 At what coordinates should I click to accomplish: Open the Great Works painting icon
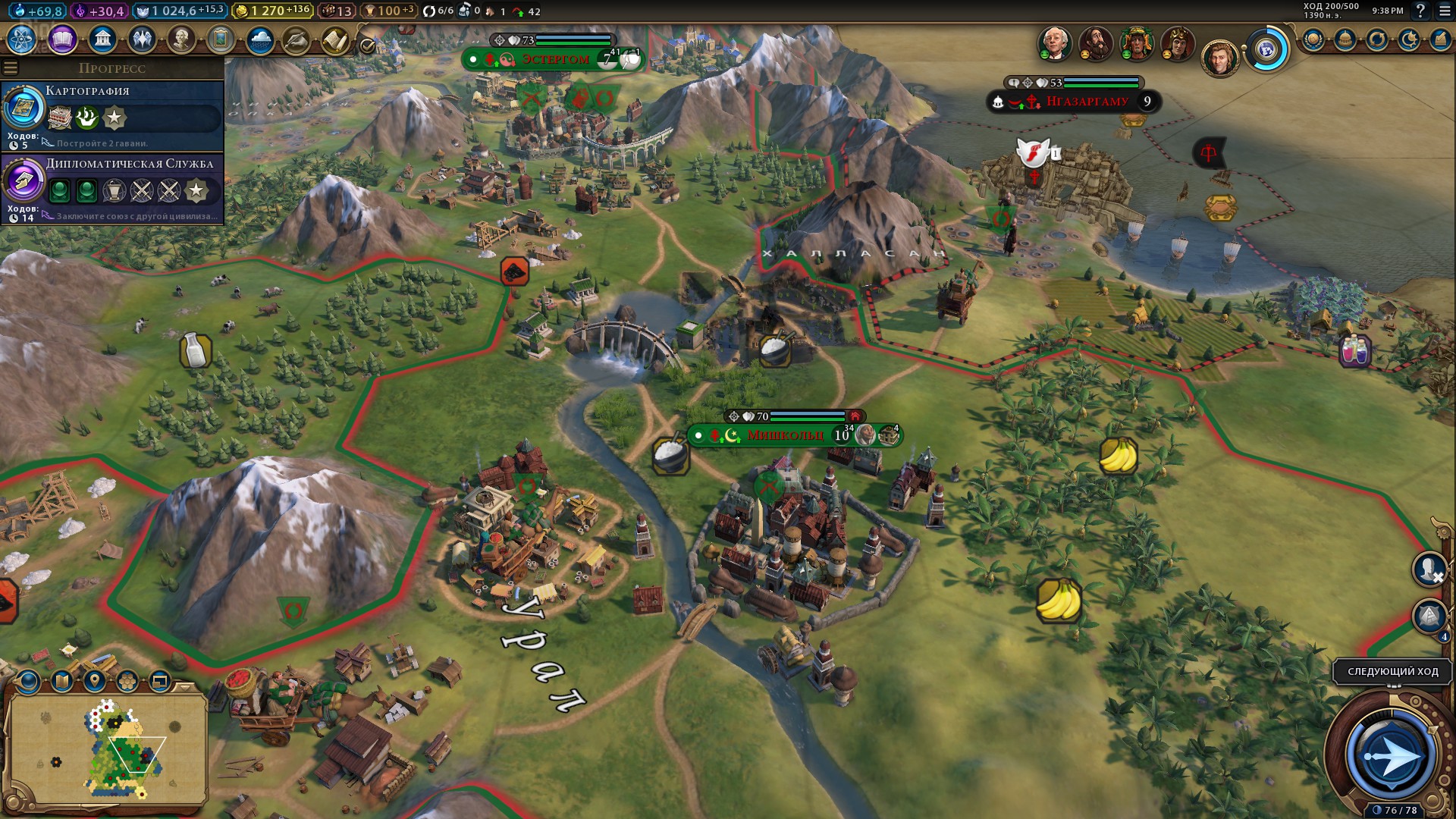221,39
